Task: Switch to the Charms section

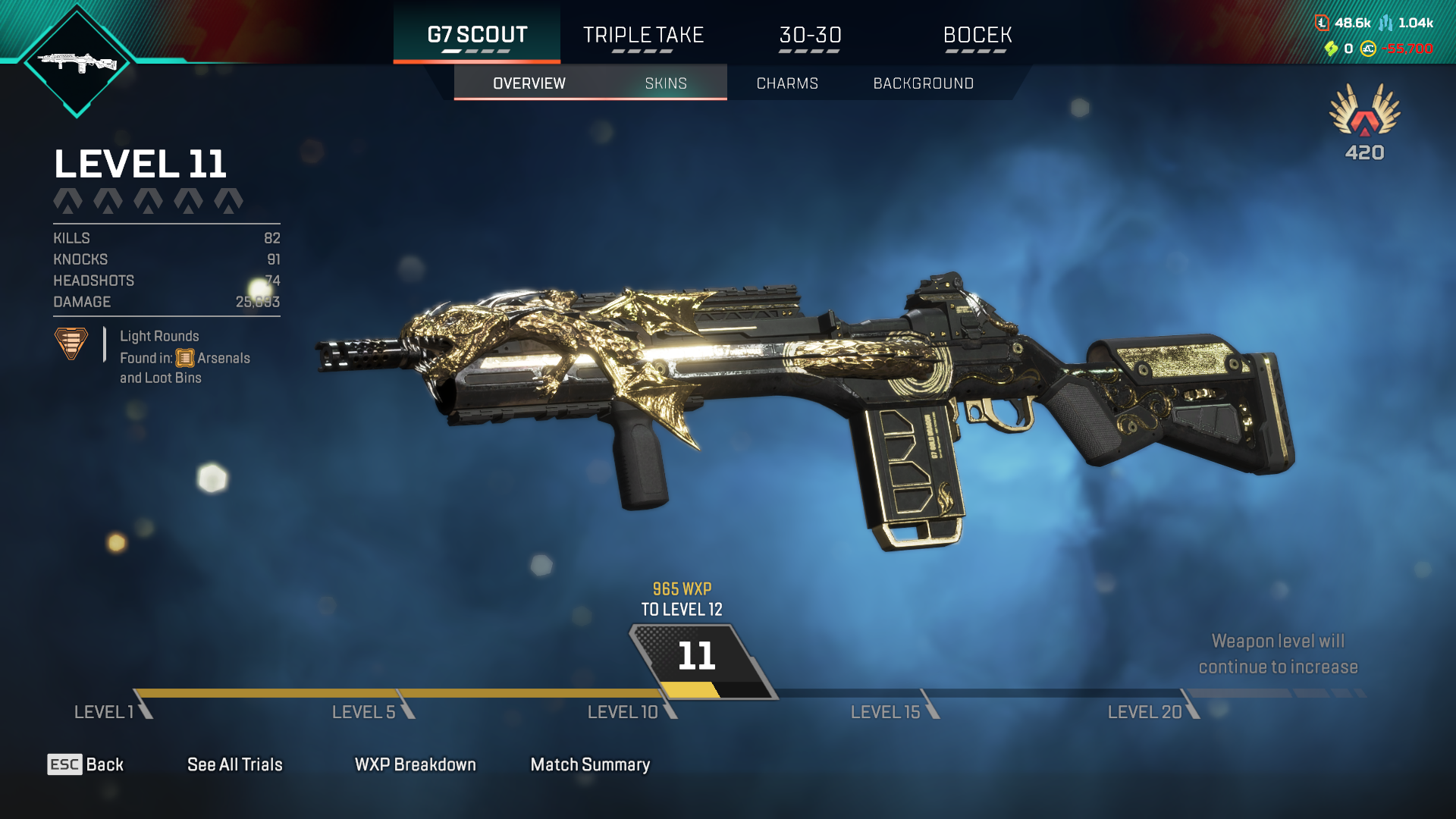Action: 787,83
